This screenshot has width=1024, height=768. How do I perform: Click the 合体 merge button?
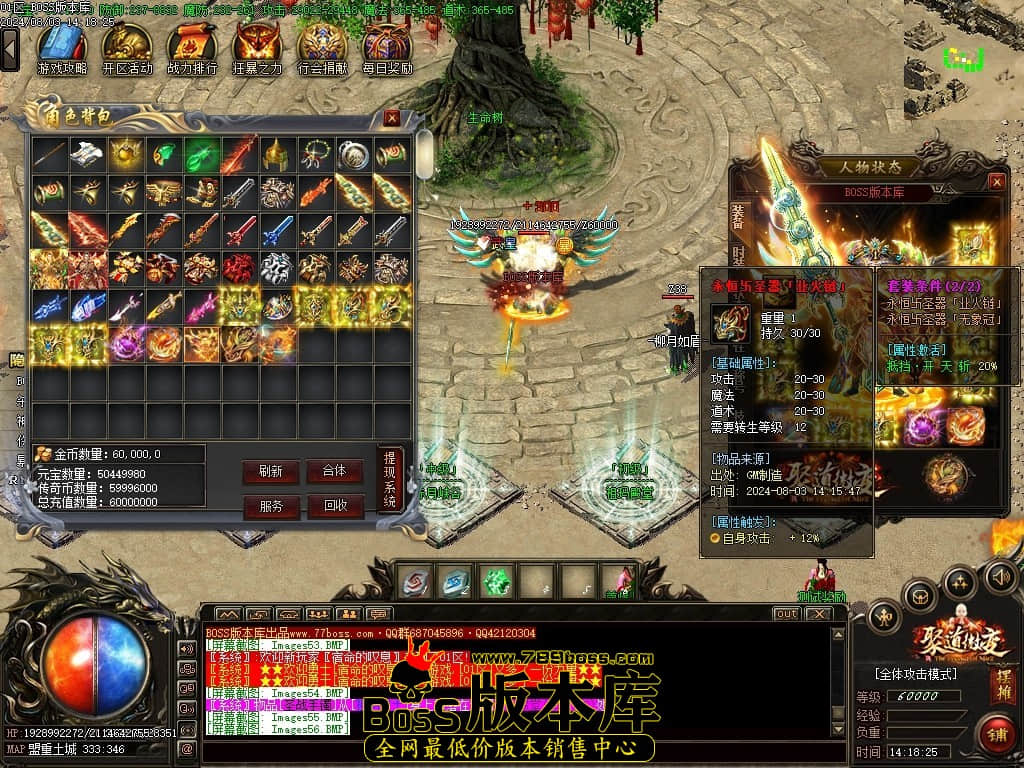click(x=334, y=471)
